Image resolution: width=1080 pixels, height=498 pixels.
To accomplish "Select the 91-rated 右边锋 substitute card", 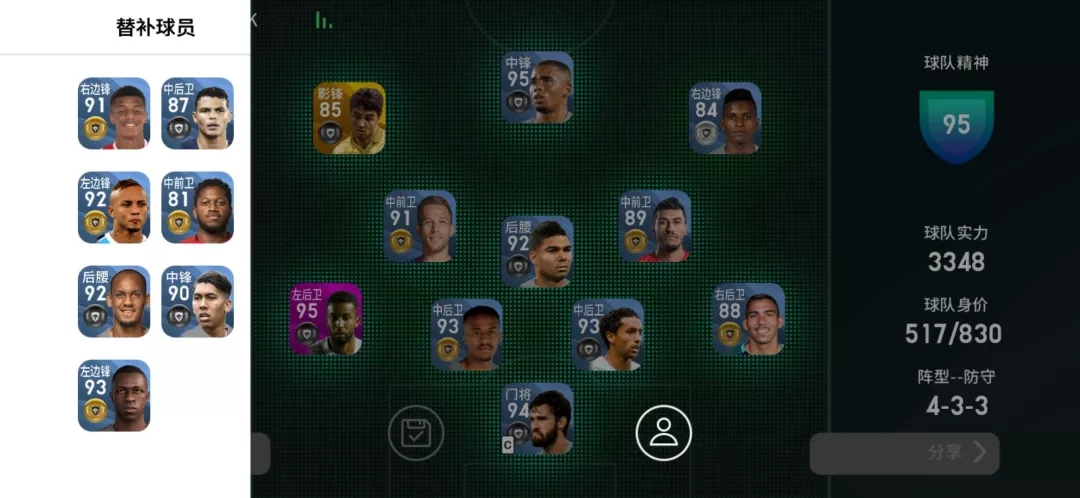I will tap(114, 114).
